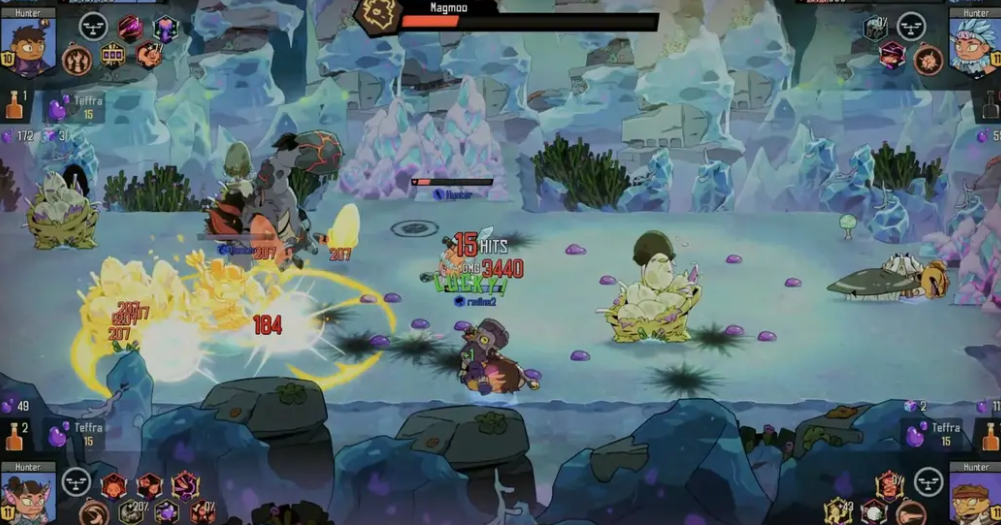Image resolution: width=1001 pixels, height=525 pixels.
Task: Activate the round orange explosion ability icon
Action: (928, 60)
